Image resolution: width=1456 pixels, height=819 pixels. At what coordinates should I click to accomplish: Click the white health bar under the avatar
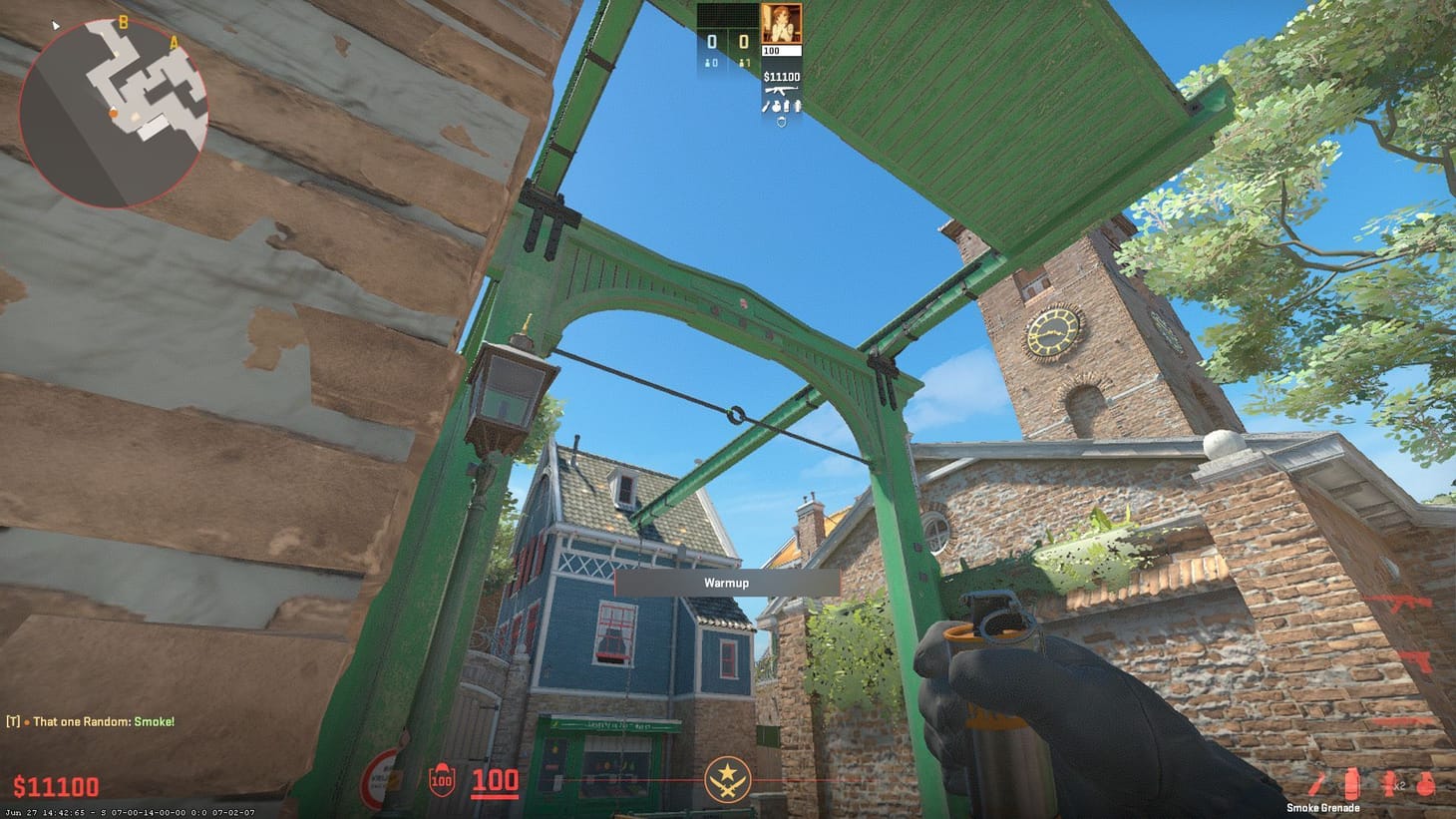[x=782, y=50]
